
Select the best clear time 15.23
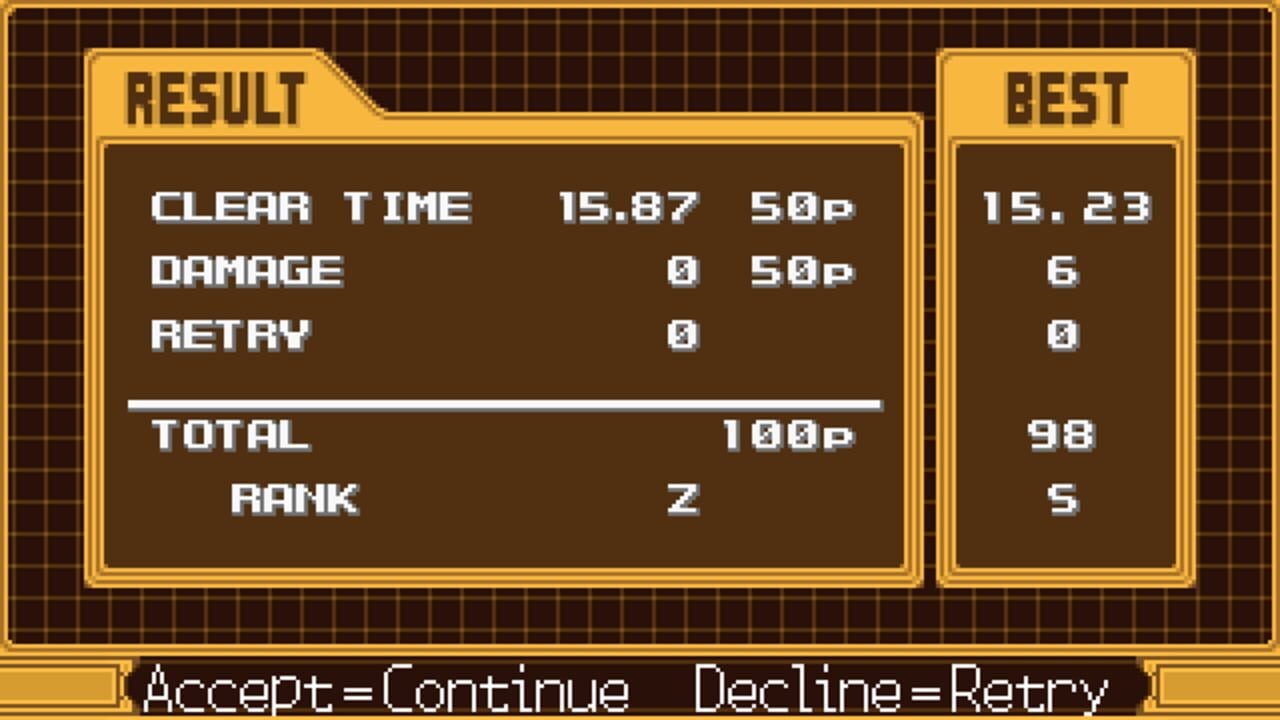tap(1067, 209)
